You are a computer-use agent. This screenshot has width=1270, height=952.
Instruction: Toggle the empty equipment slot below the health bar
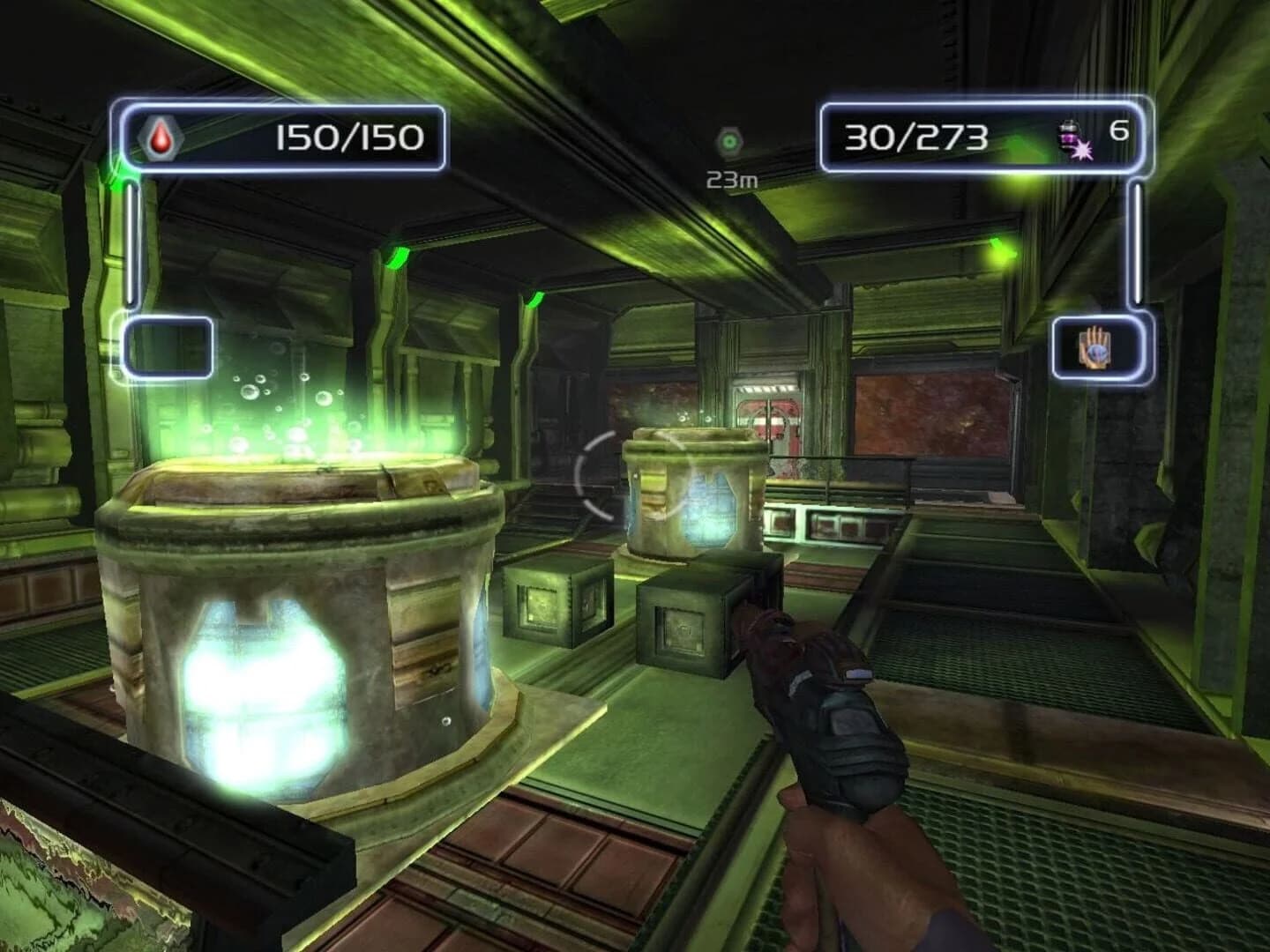point(168,346)
